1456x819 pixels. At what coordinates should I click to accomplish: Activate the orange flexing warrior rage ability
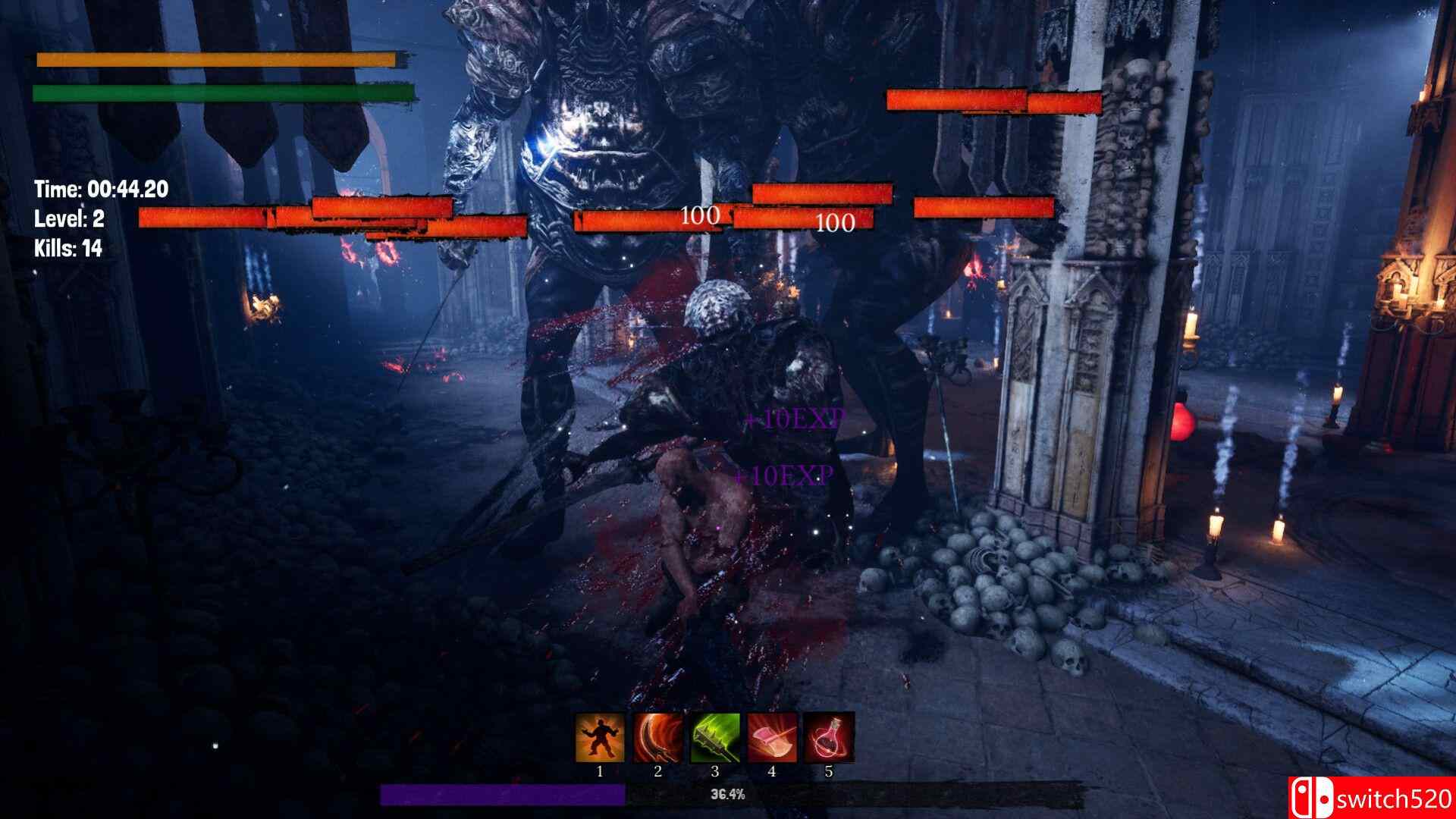tap(600, 737)
